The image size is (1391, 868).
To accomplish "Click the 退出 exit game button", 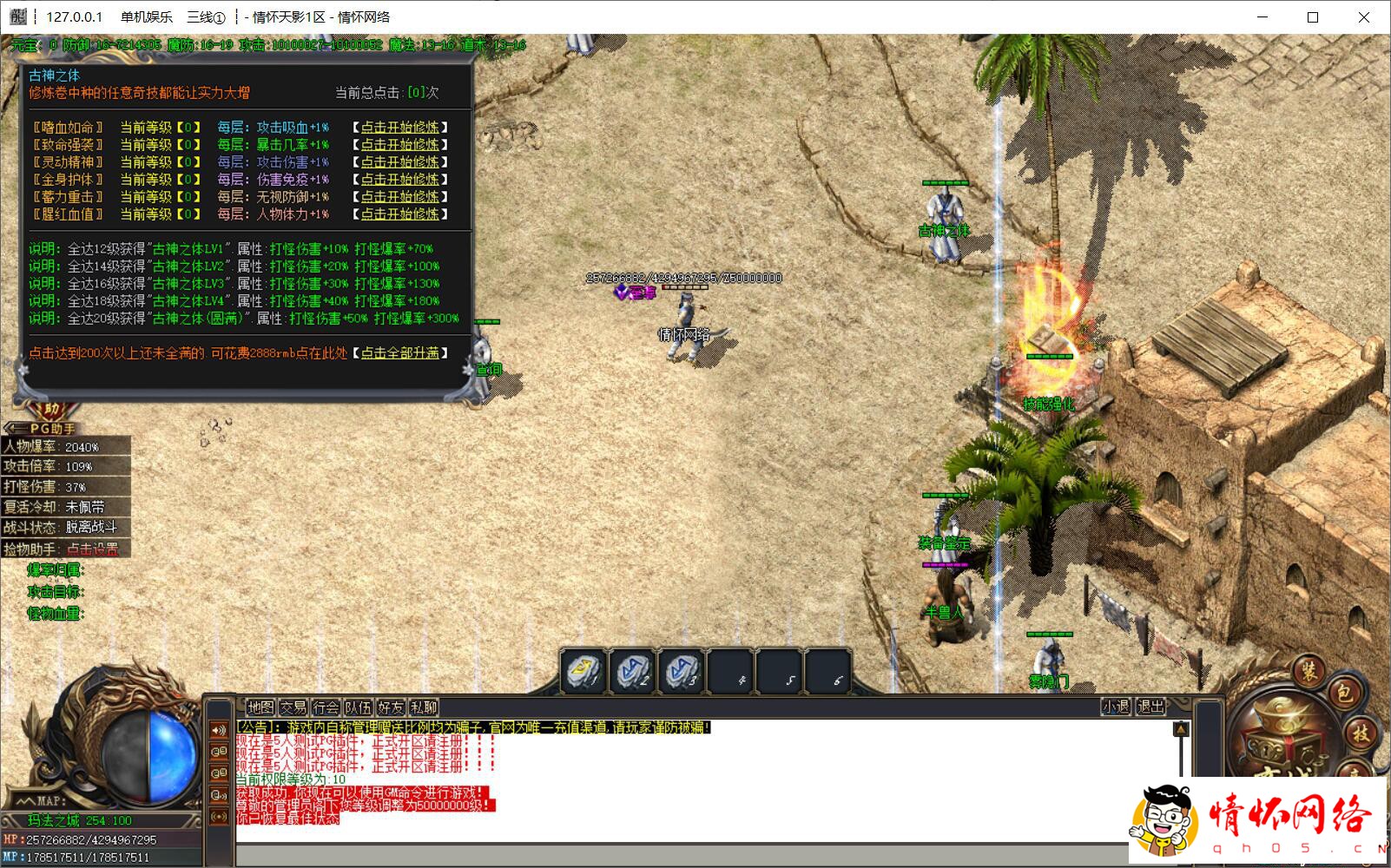I will [1150, 707].
